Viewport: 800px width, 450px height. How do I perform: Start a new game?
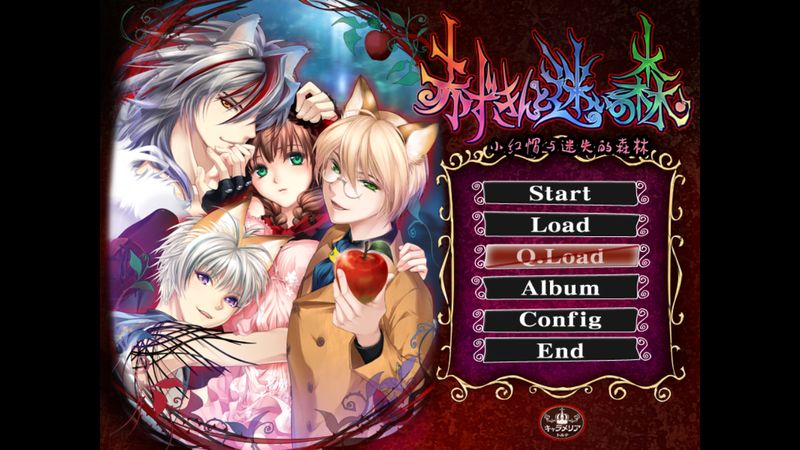tap(560, 193)
